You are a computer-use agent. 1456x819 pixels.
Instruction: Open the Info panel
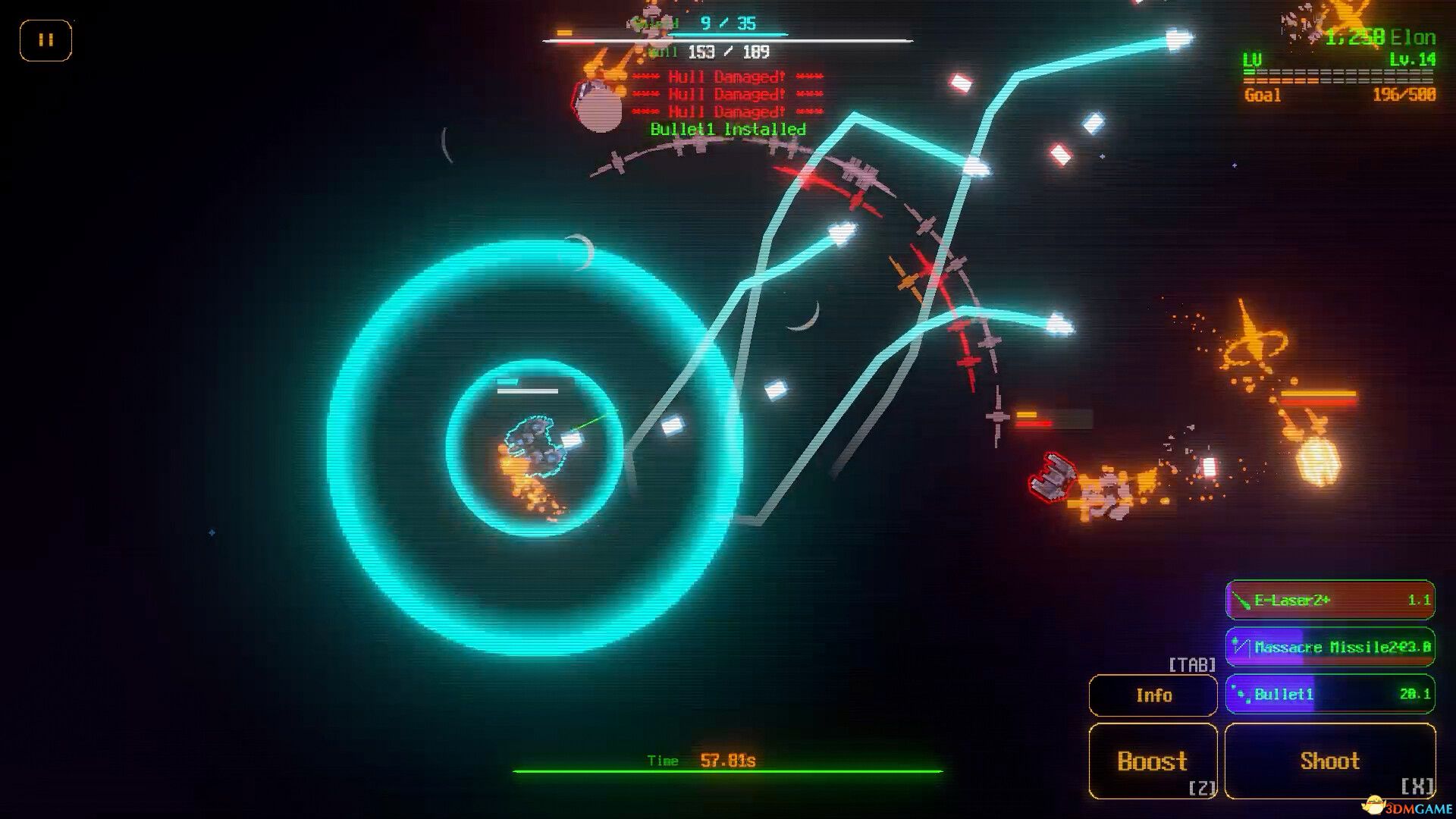click(x=1153, y=695)
